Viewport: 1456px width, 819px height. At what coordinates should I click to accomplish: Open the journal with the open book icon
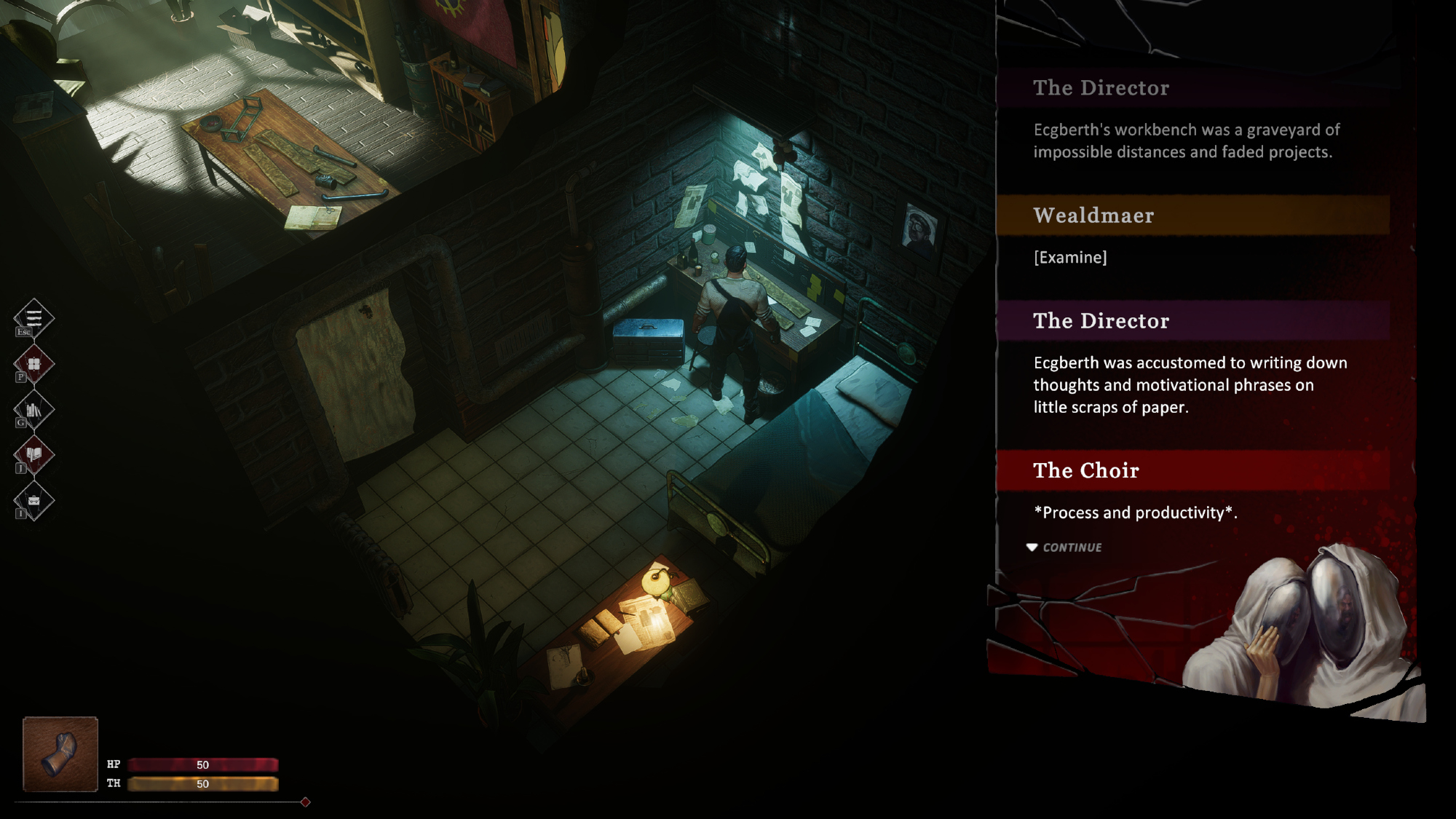coord(33,455)
